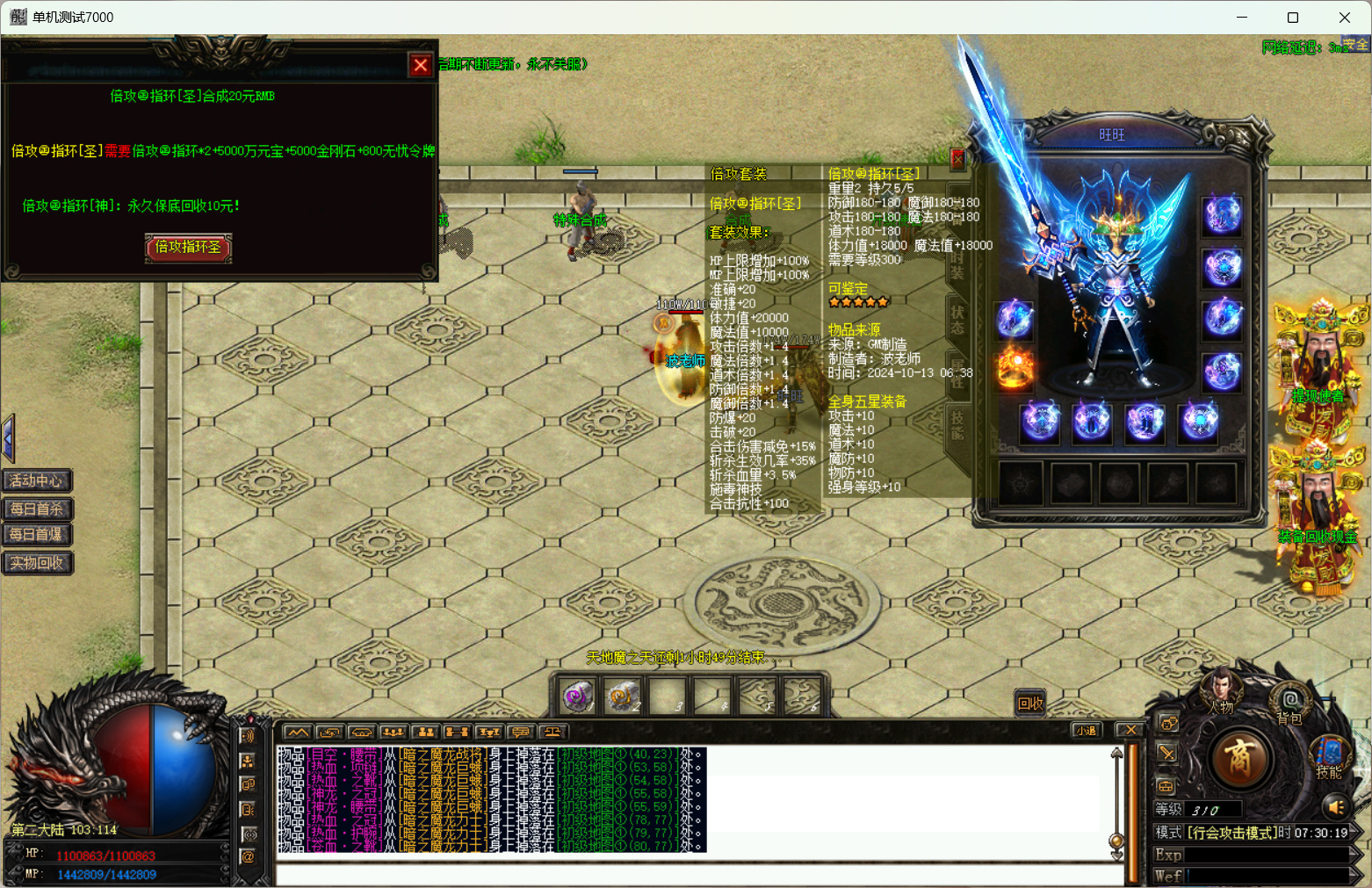Close the character equipment panel

(x=957, y=159)
